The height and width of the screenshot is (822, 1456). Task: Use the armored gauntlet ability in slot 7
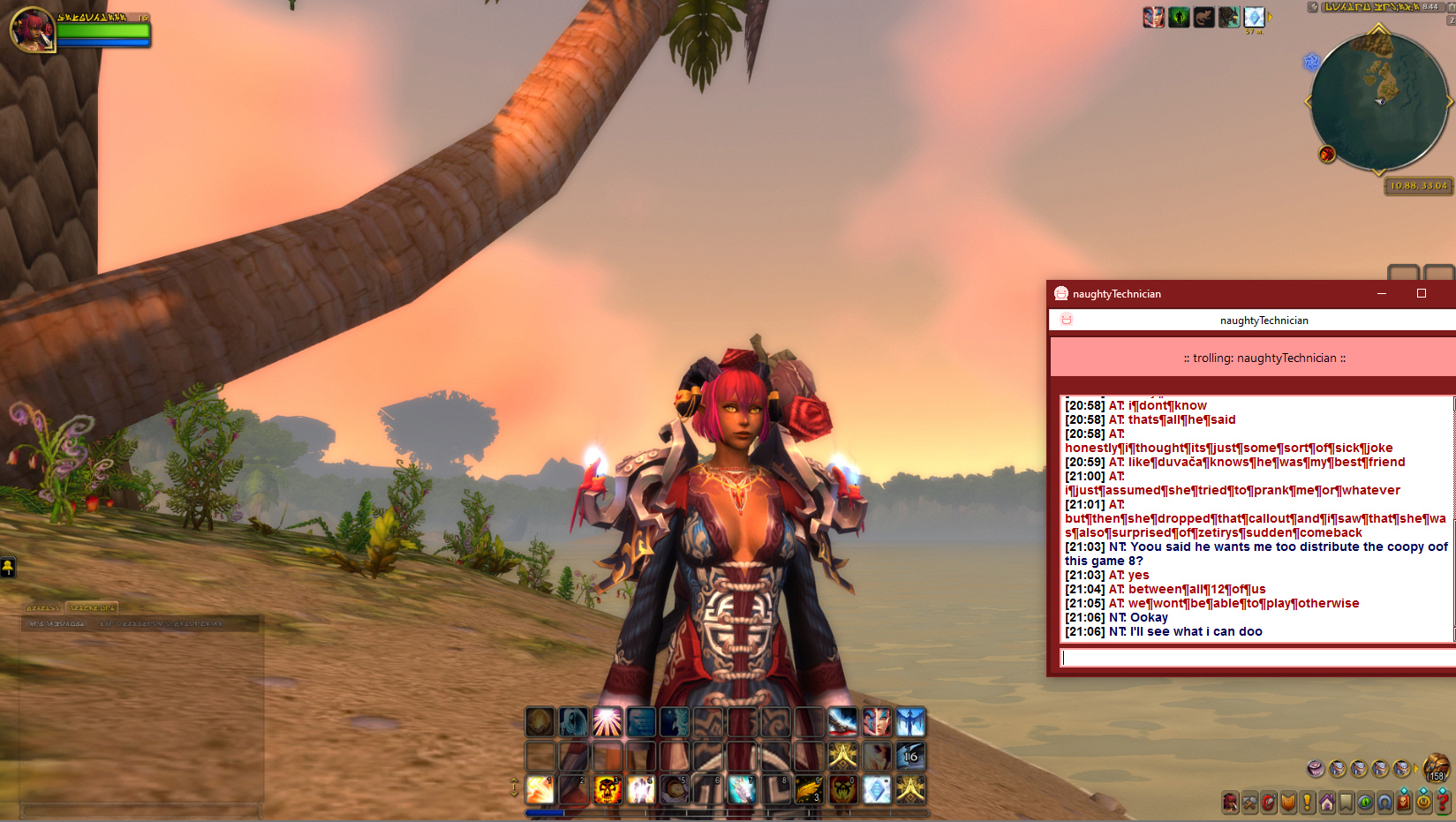[x=743, y=789]
